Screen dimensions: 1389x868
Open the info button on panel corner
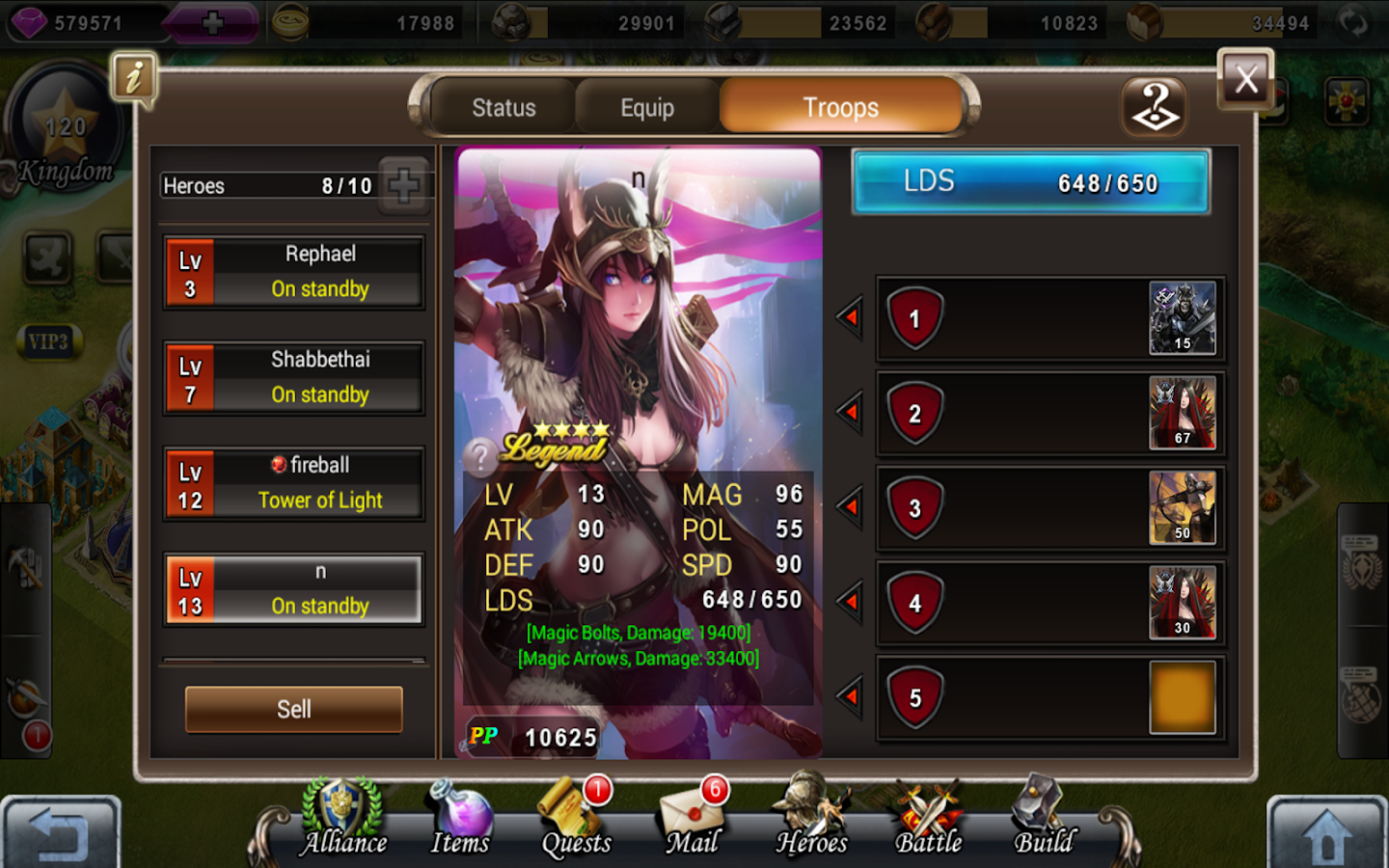[x=134, y=77]
